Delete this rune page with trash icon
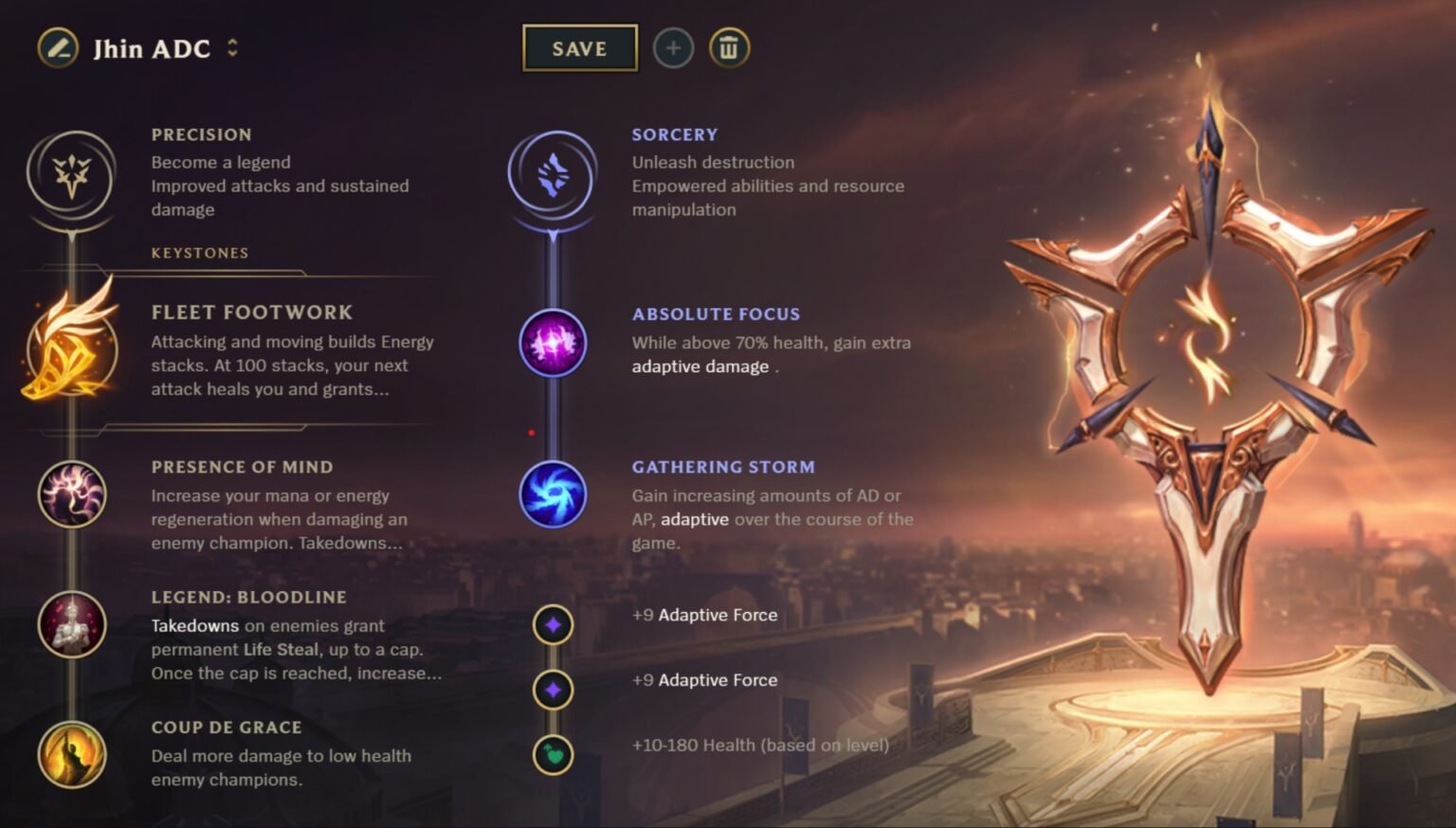The image size is (1456, 828). [729, 48]
